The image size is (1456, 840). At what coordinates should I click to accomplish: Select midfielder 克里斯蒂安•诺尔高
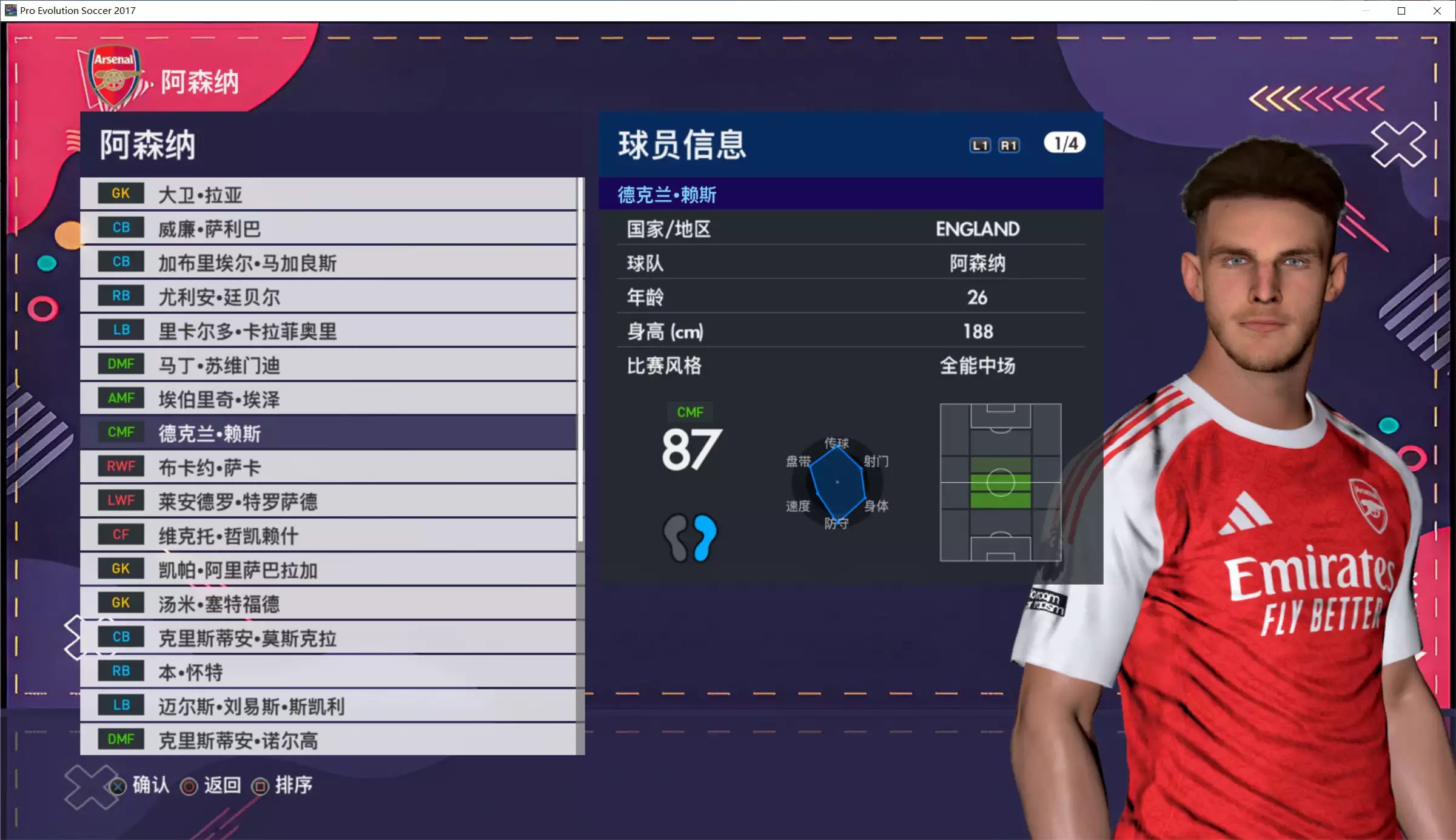[327, 740]
